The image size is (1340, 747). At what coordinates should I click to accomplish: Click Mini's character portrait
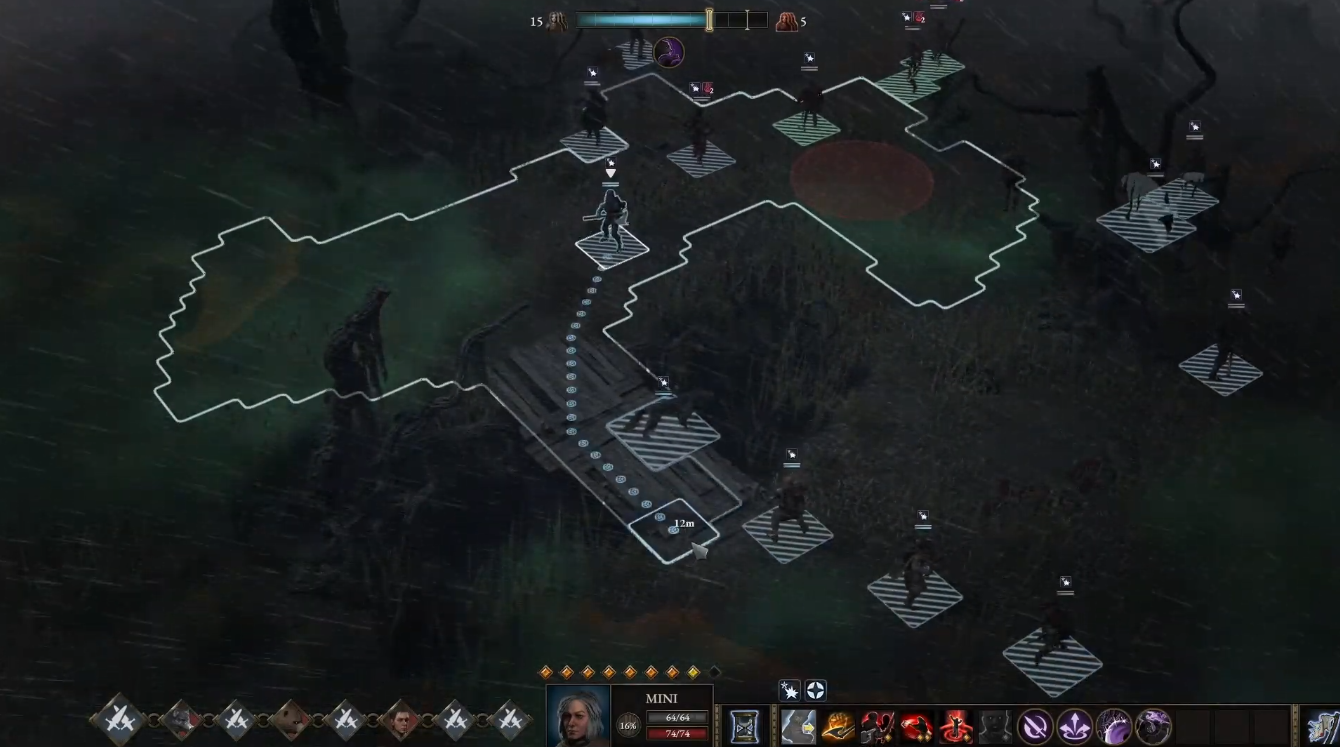click(x=579, y=717)
